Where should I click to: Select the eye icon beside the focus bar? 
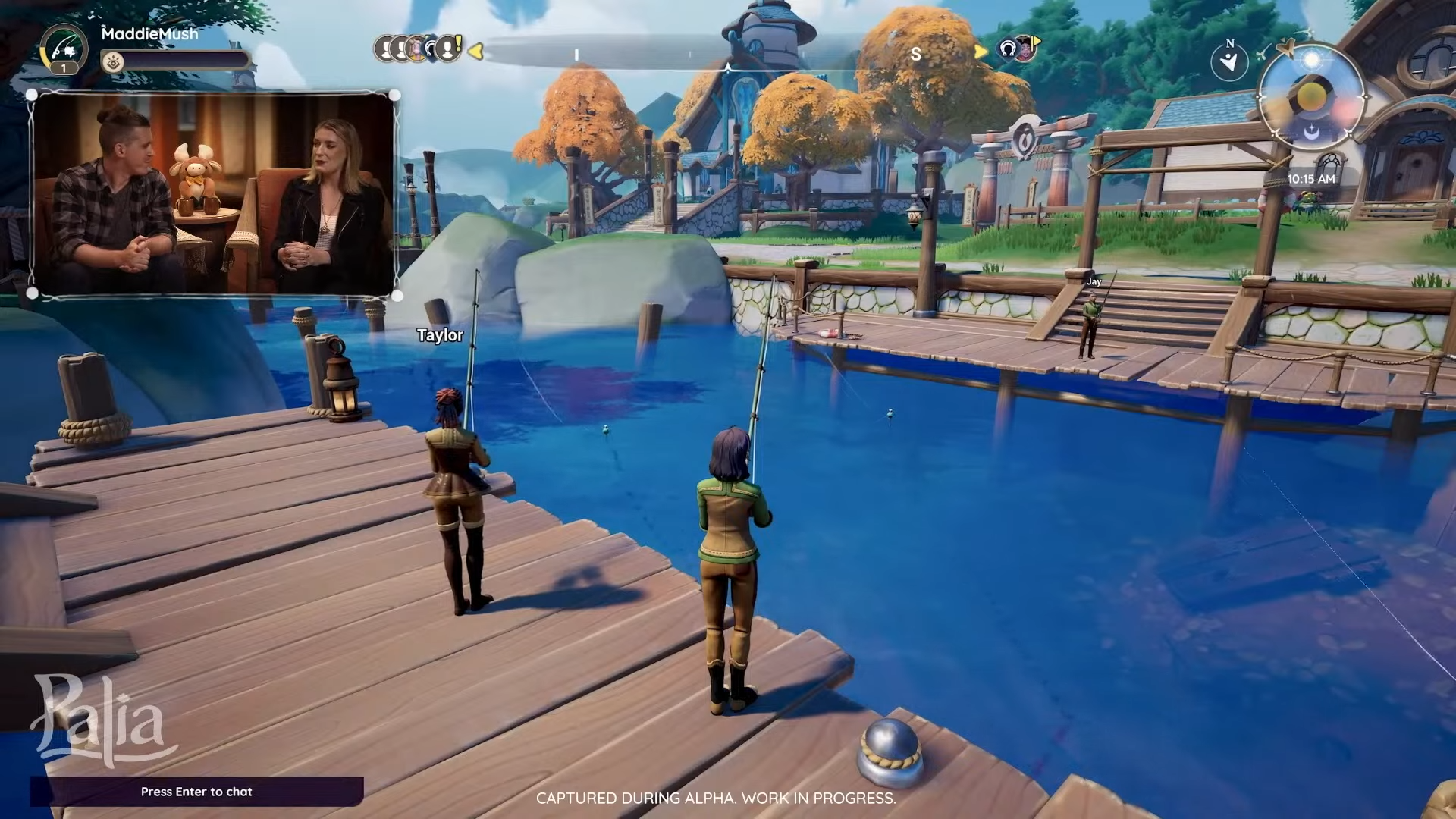[x=113, y=62]
